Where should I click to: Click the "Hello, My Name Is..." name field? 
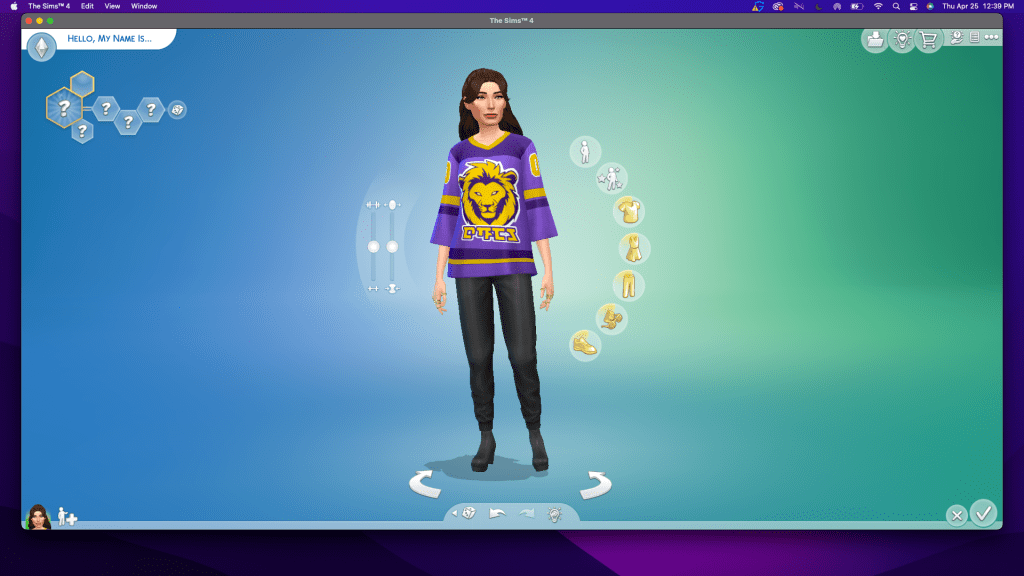(110, 39)
